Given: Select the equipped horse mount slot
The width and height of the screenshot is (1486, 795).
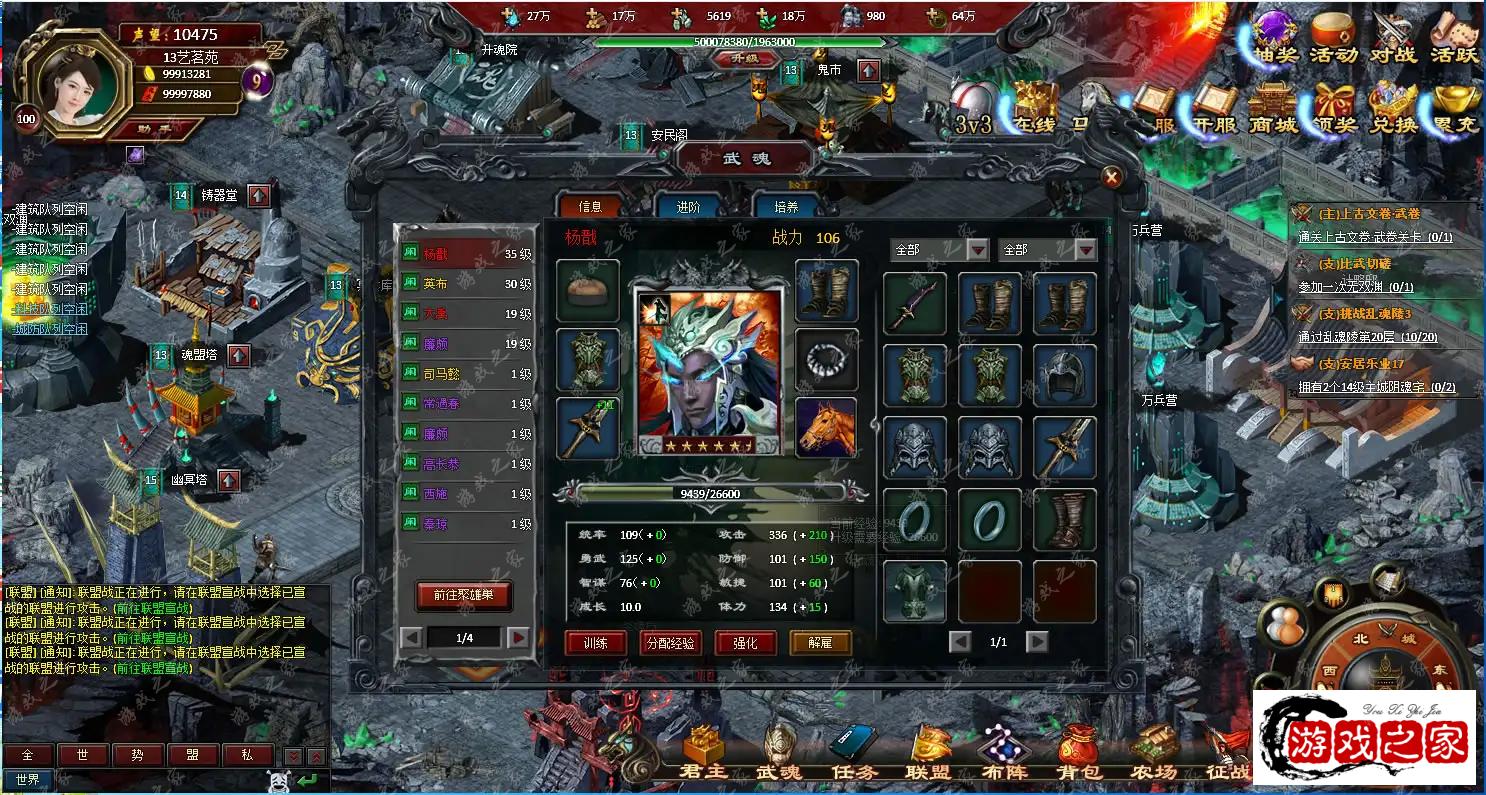Looking at the screenshot, I should 826,427.
